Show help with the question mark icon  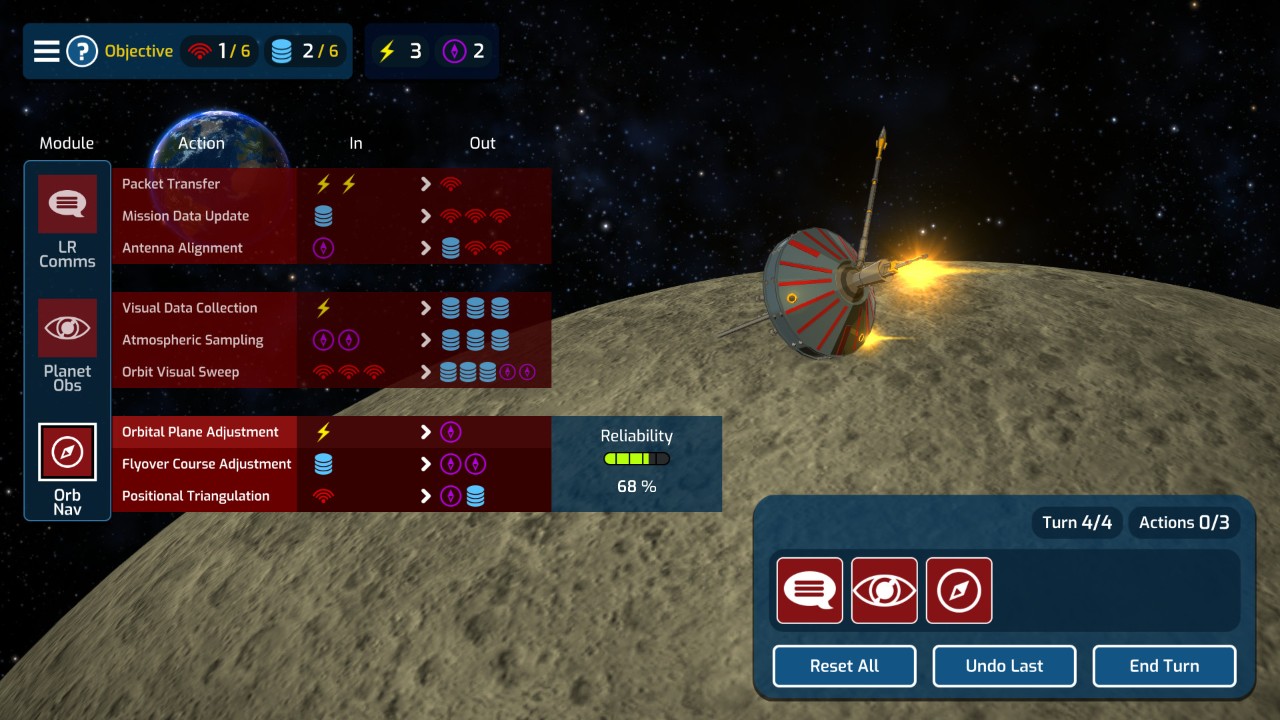[82, 51]
